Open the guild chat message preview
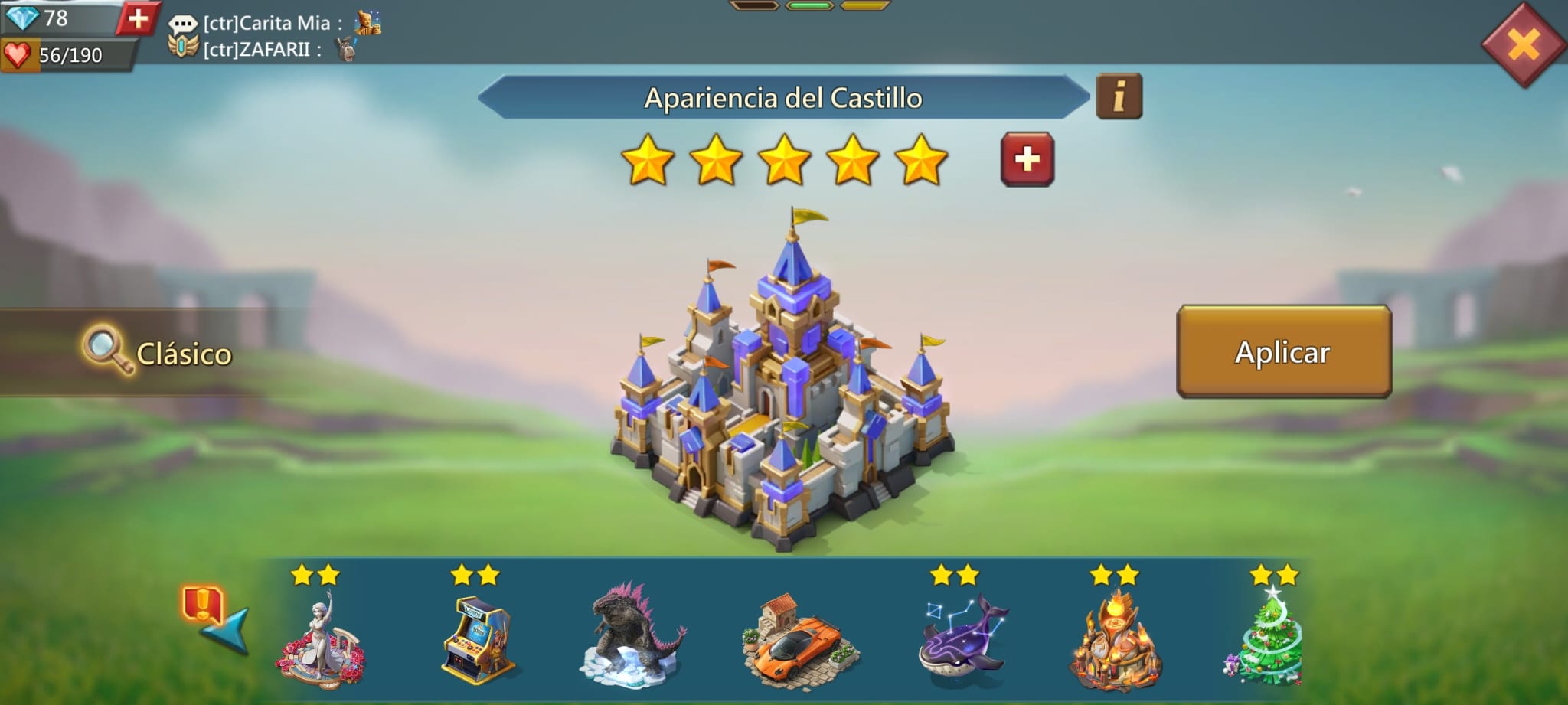The image size is (1568, 705). pos(273,36)
